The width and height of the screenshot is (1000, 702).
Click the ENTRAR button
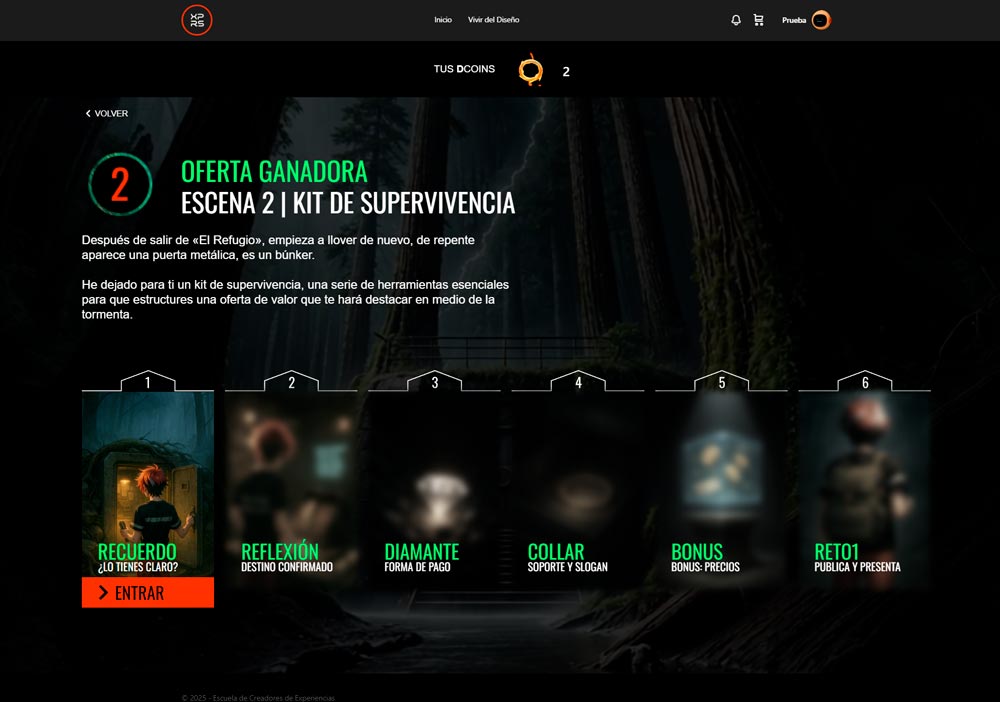pos(148,593)
